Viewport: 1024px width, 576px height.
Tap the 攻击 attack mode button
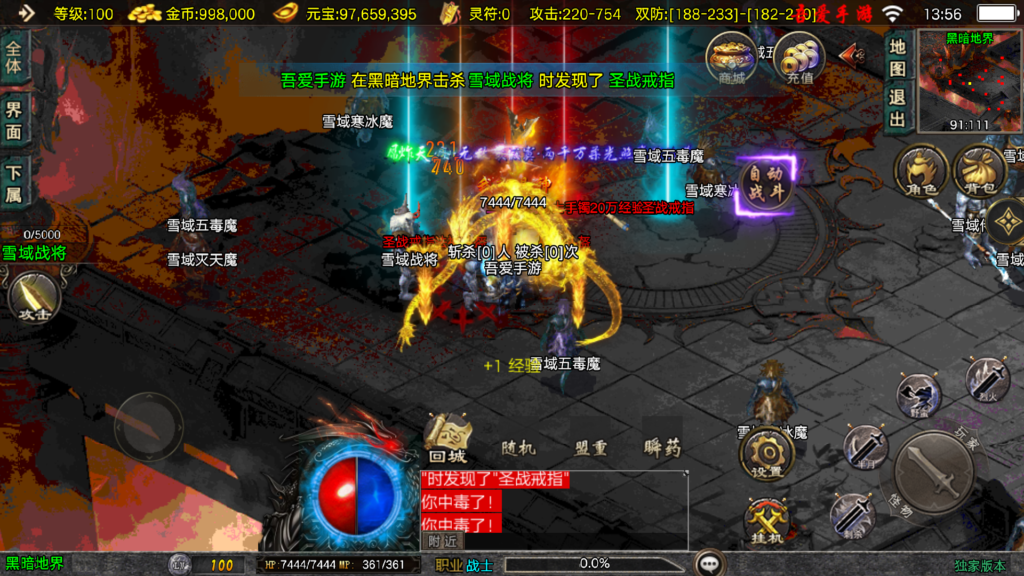[x=35, y=298]
